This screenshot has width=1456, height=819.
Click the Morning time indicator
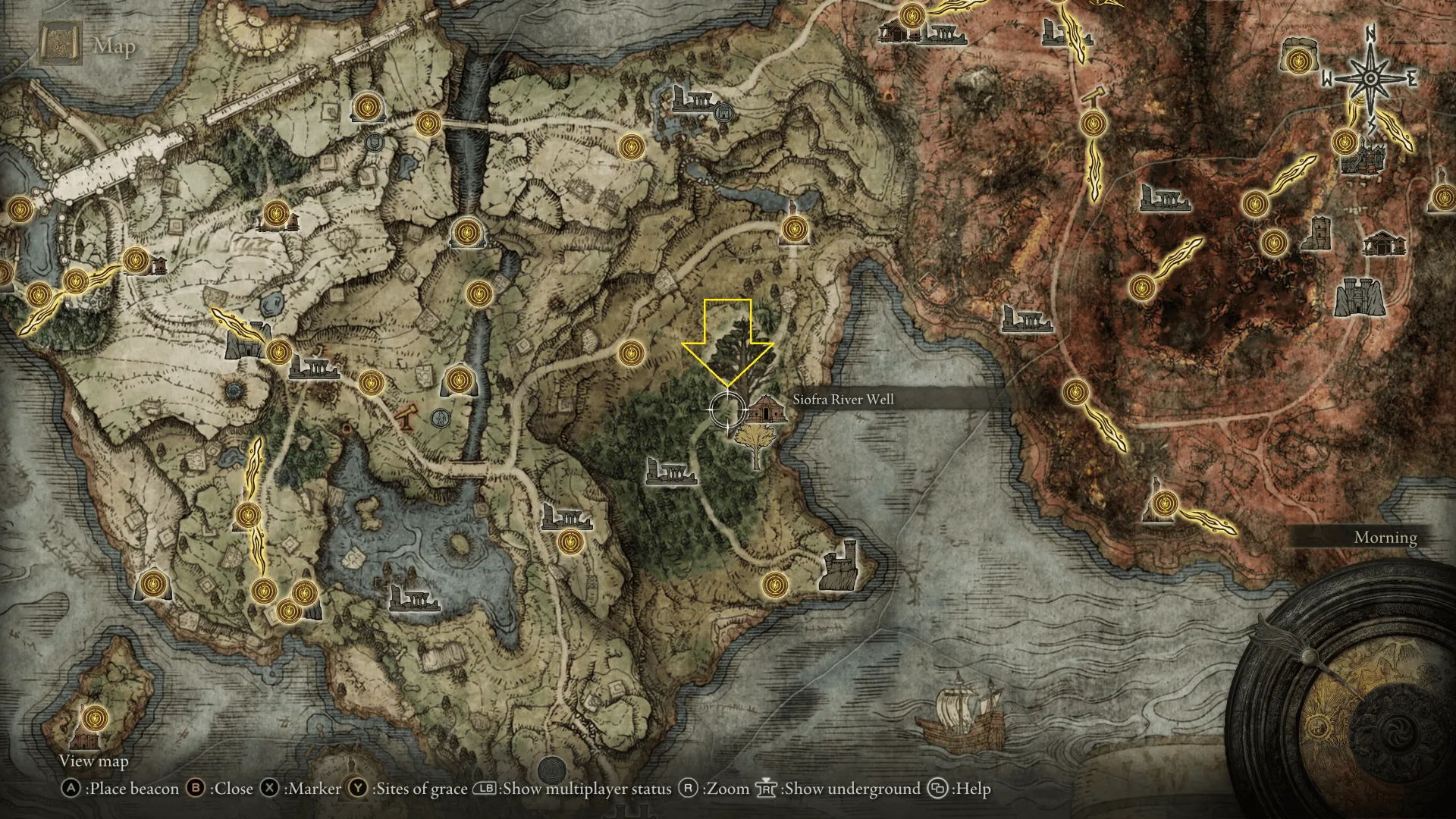coord(1385,538)
